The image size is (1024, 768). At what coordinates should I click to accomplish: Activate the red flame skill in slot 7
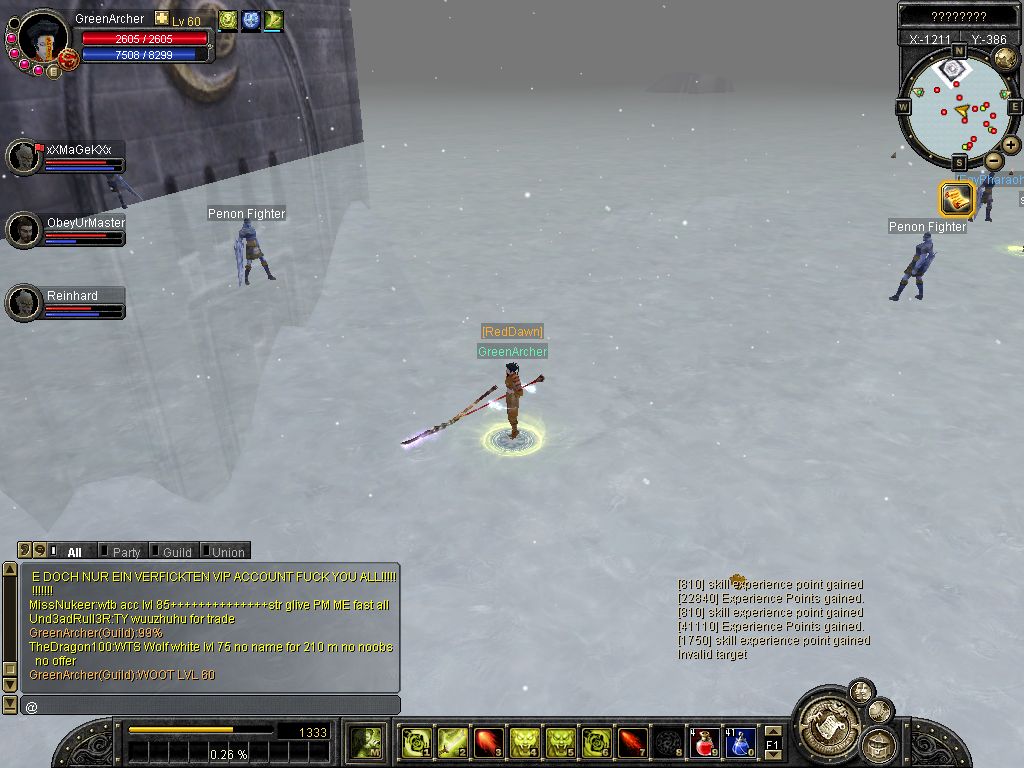(632, 742)
